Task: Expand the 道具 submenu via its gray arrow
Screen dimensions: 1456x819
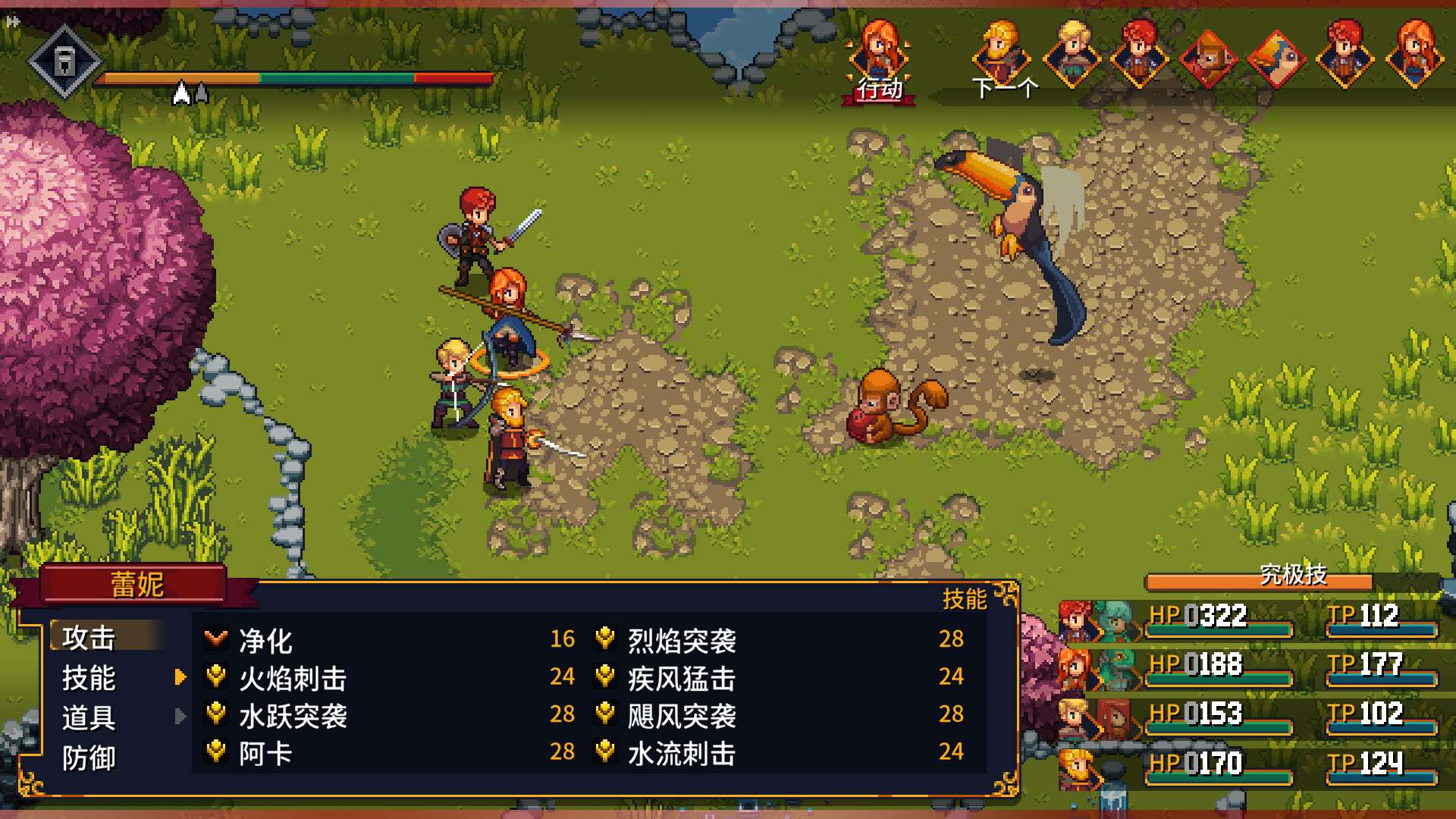Action: (x=180, y=716)
